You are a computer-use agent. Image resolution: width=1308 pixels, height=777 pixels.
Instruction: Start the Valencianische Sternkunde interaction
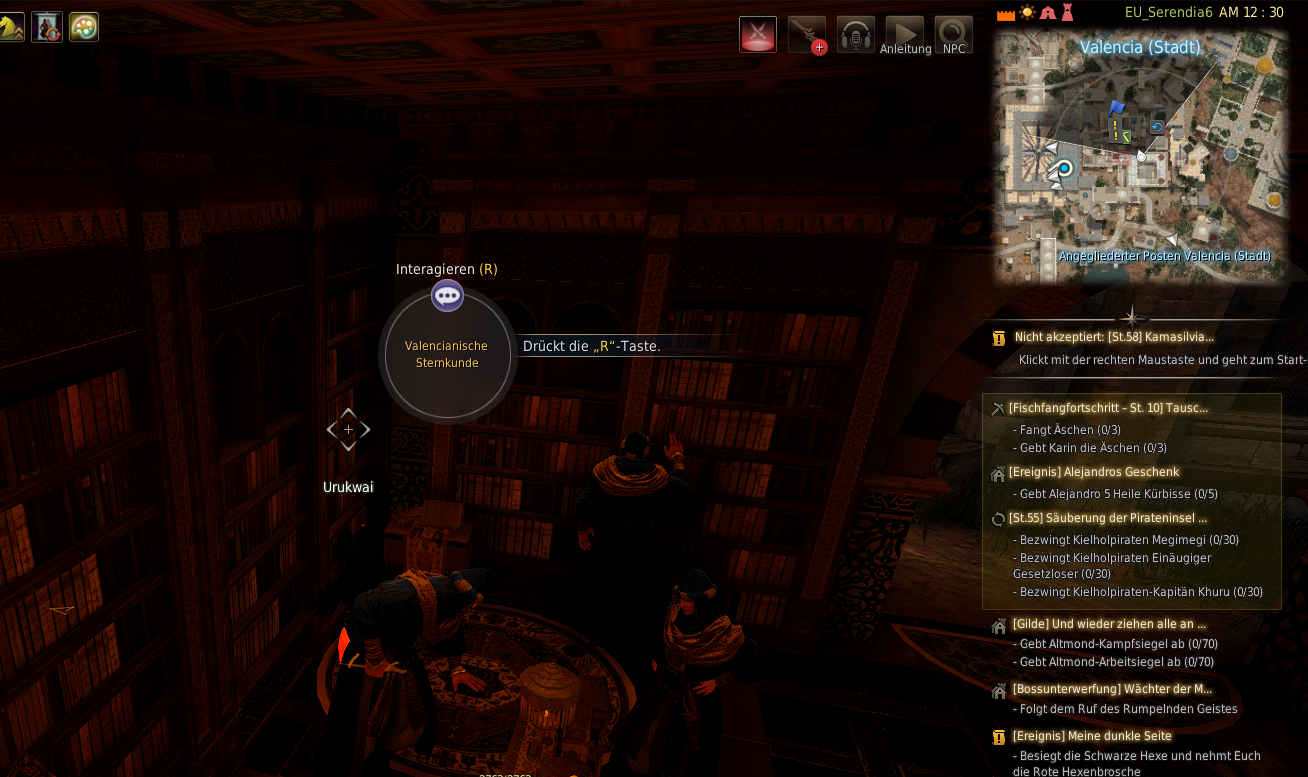tap(446, 354)
